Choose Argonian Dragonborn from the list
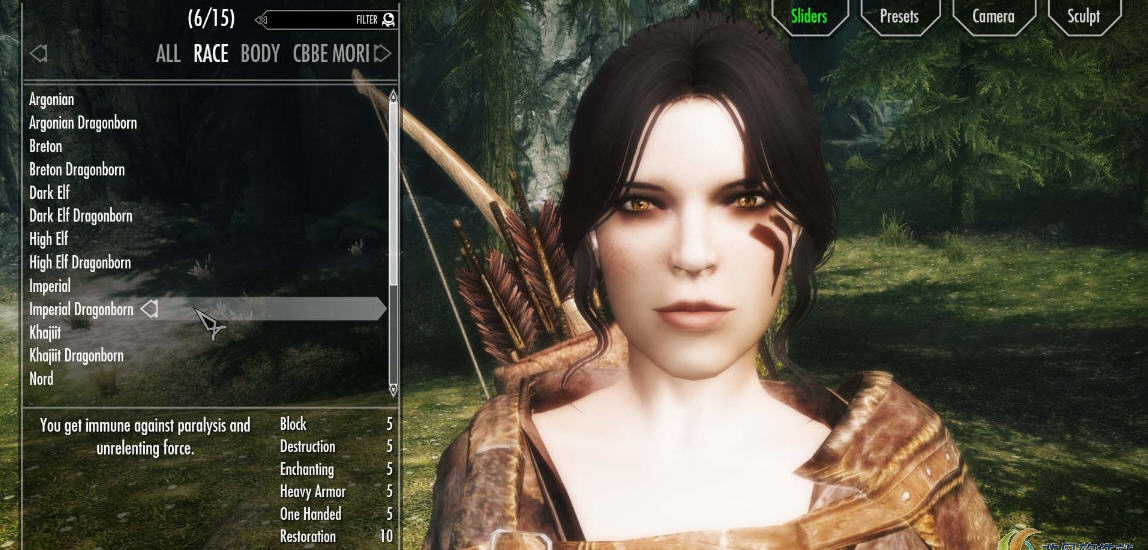The image size is (1148, 550). coord(83,123)
